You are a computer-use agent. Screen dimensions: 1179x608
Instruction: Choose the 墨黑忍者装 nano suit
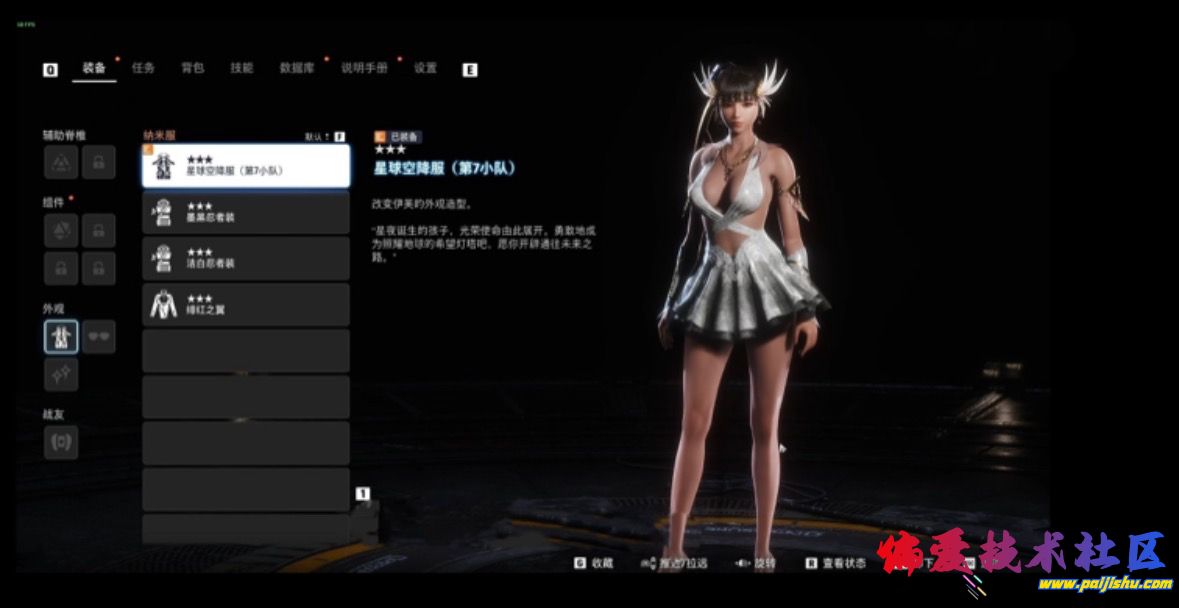tap(246, 213)
